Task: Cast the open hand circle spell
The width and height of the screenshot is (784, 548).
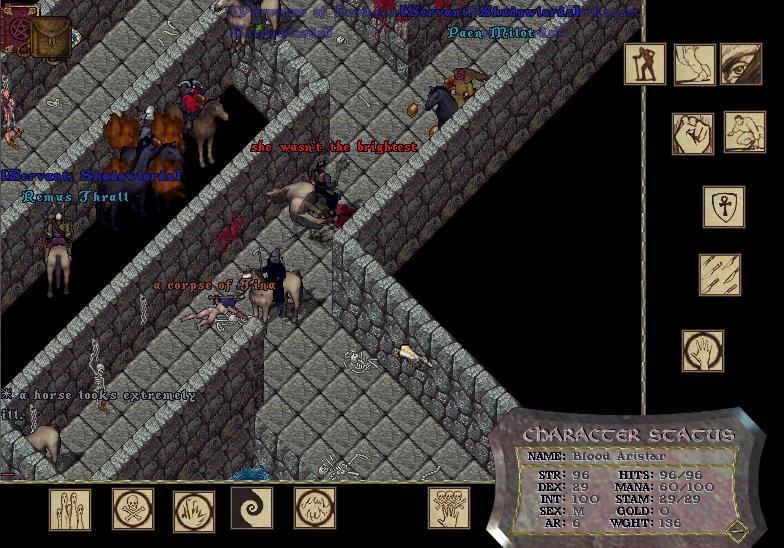Action: coord(703,351)
